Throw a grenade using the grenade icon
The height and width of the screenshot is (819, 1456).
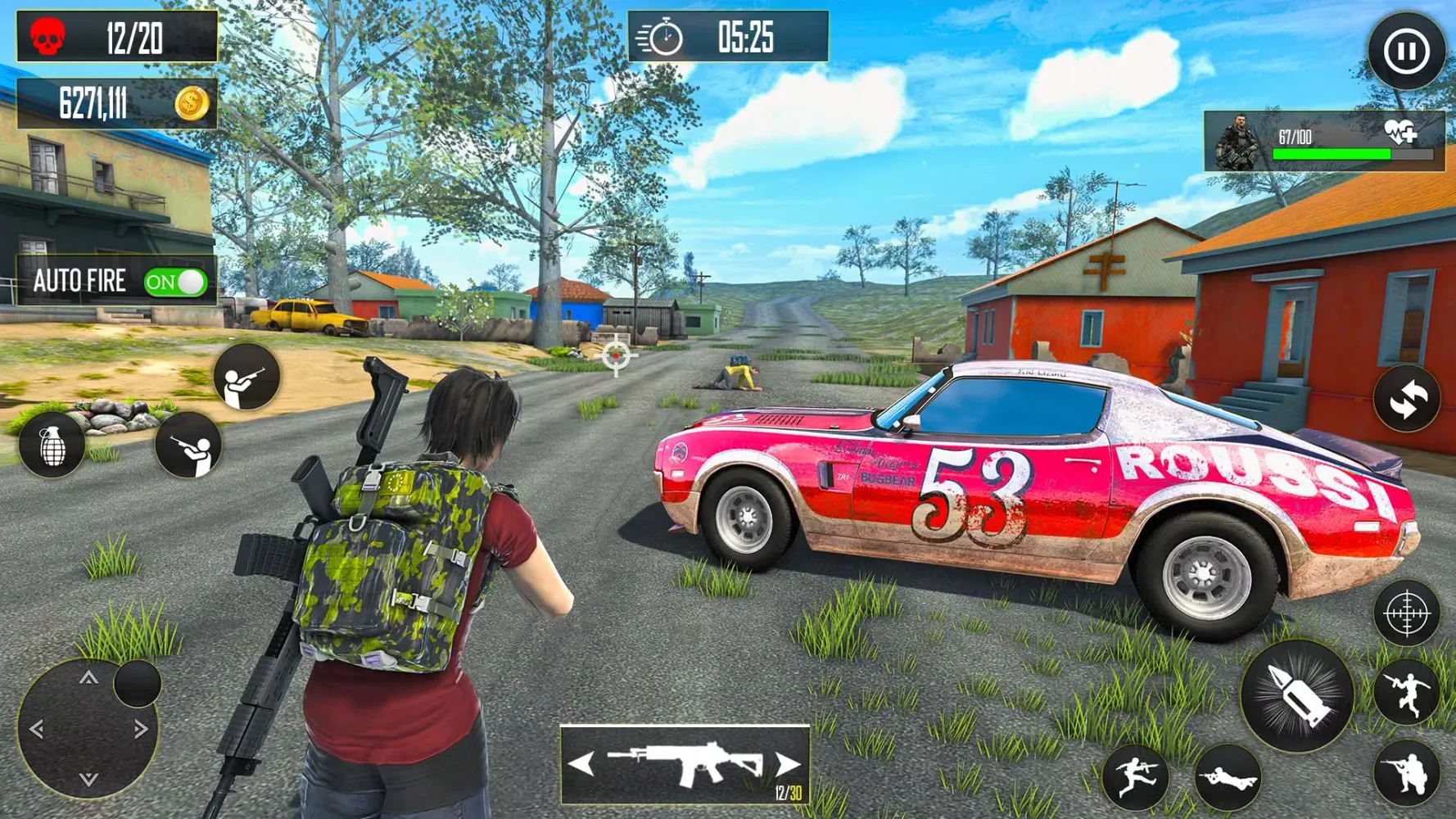[52, 446]
